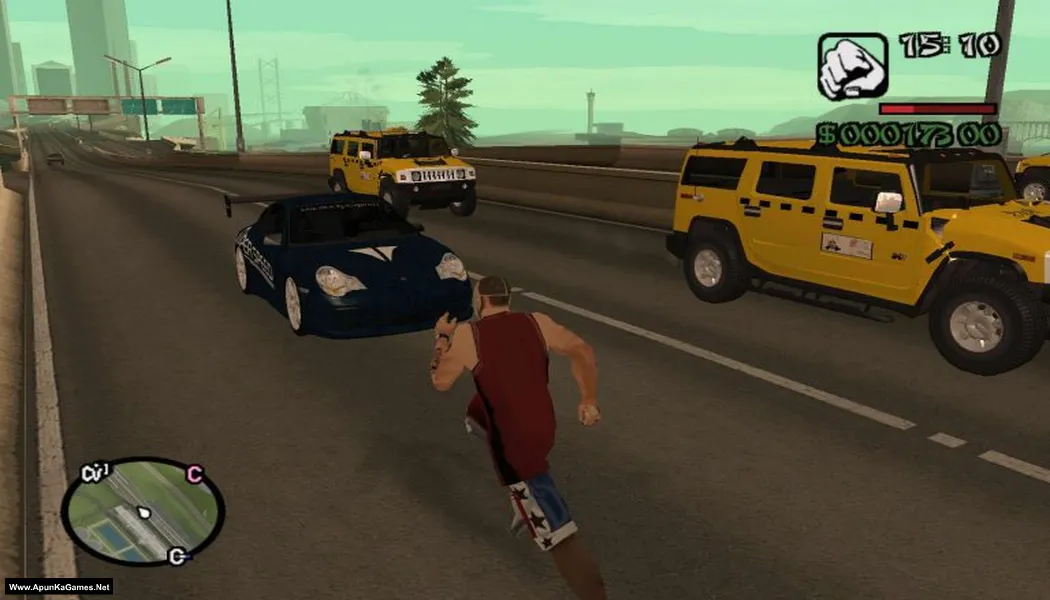Select the white CV marker on the radar
This screenshot has width=1050, height=600.
point(95,472)
